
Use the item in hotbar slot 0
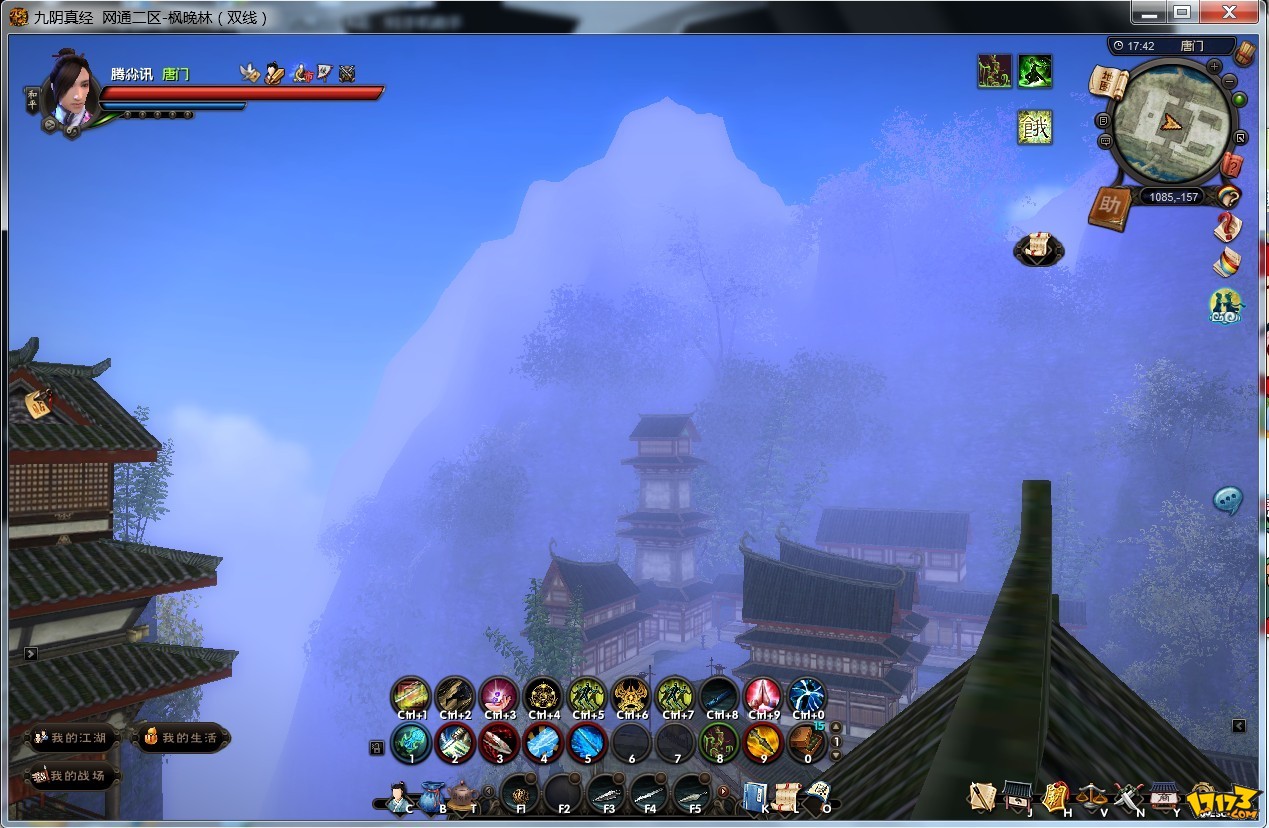807,742
